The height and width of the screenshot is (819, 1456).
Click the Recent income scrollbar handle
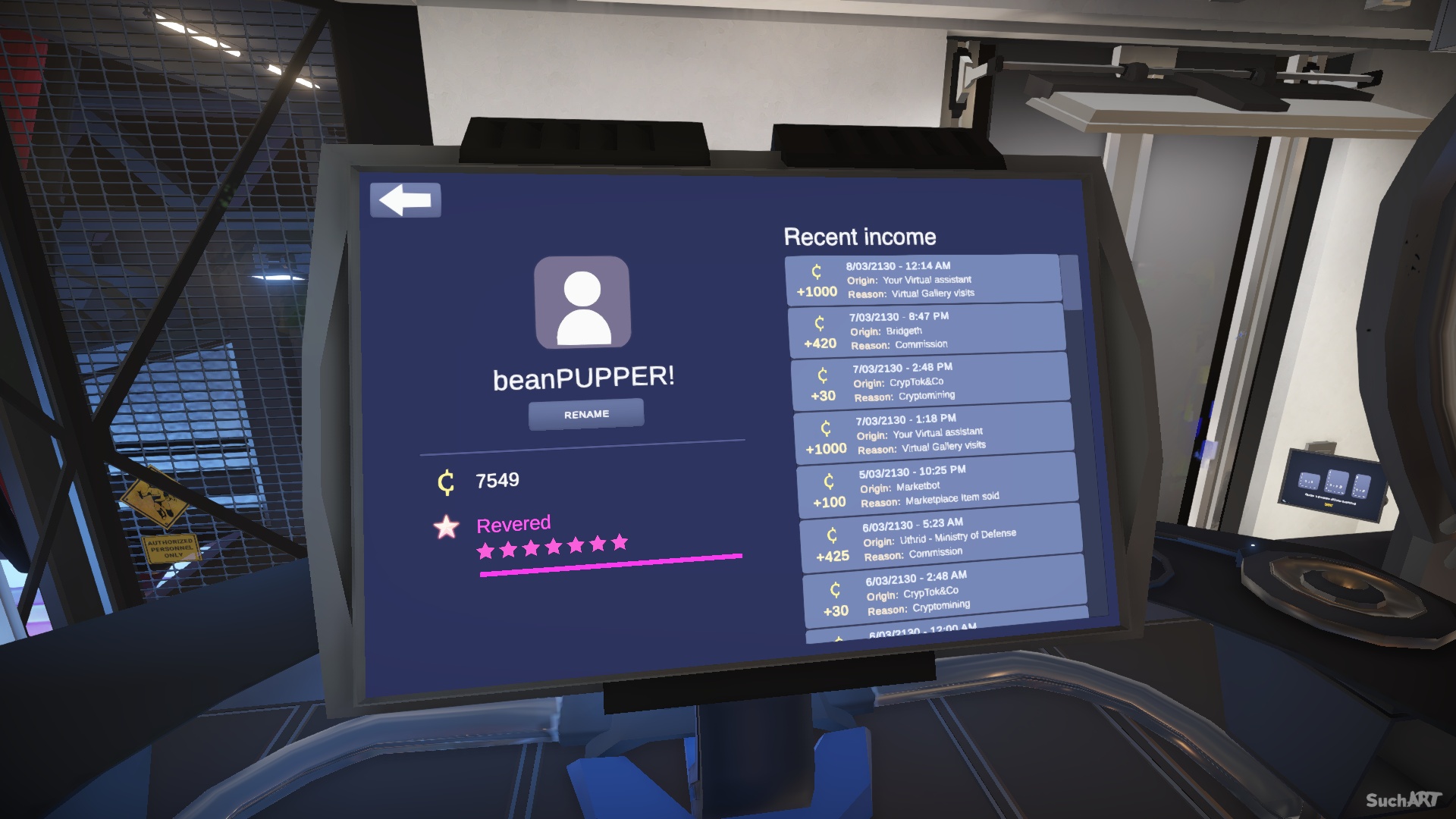point(1070,282)
